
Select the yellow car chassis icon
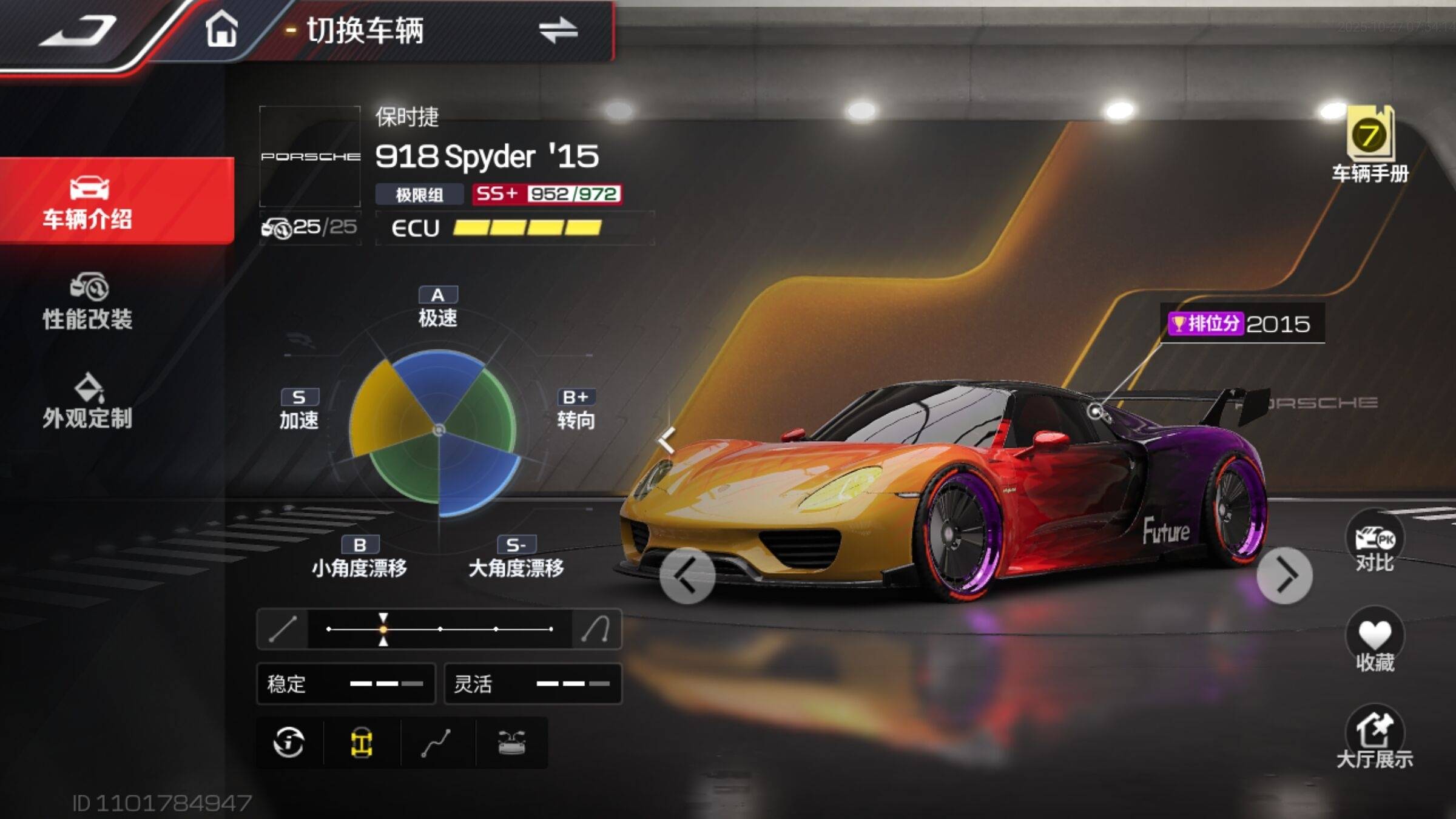362,743
